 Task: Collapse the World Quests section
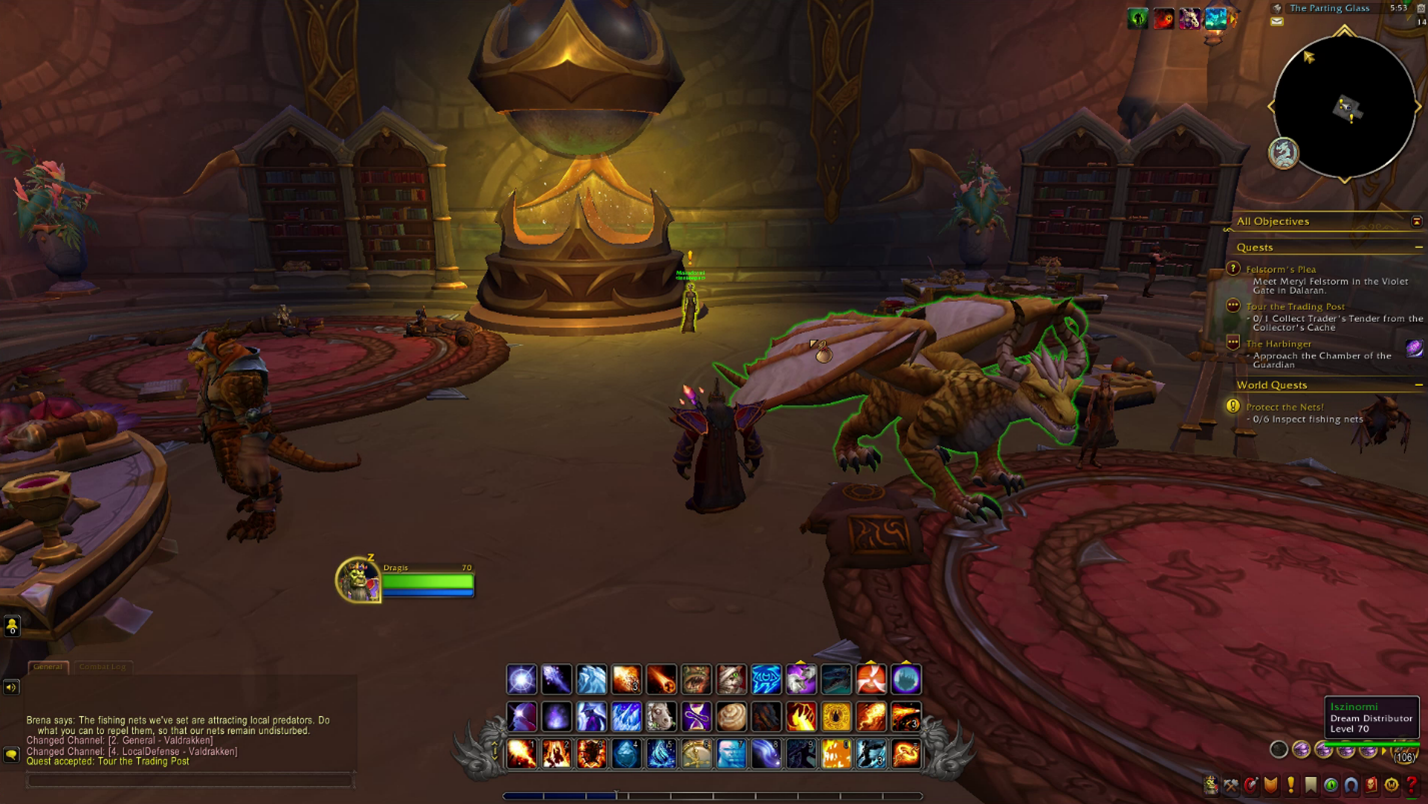coord(1417,385)
